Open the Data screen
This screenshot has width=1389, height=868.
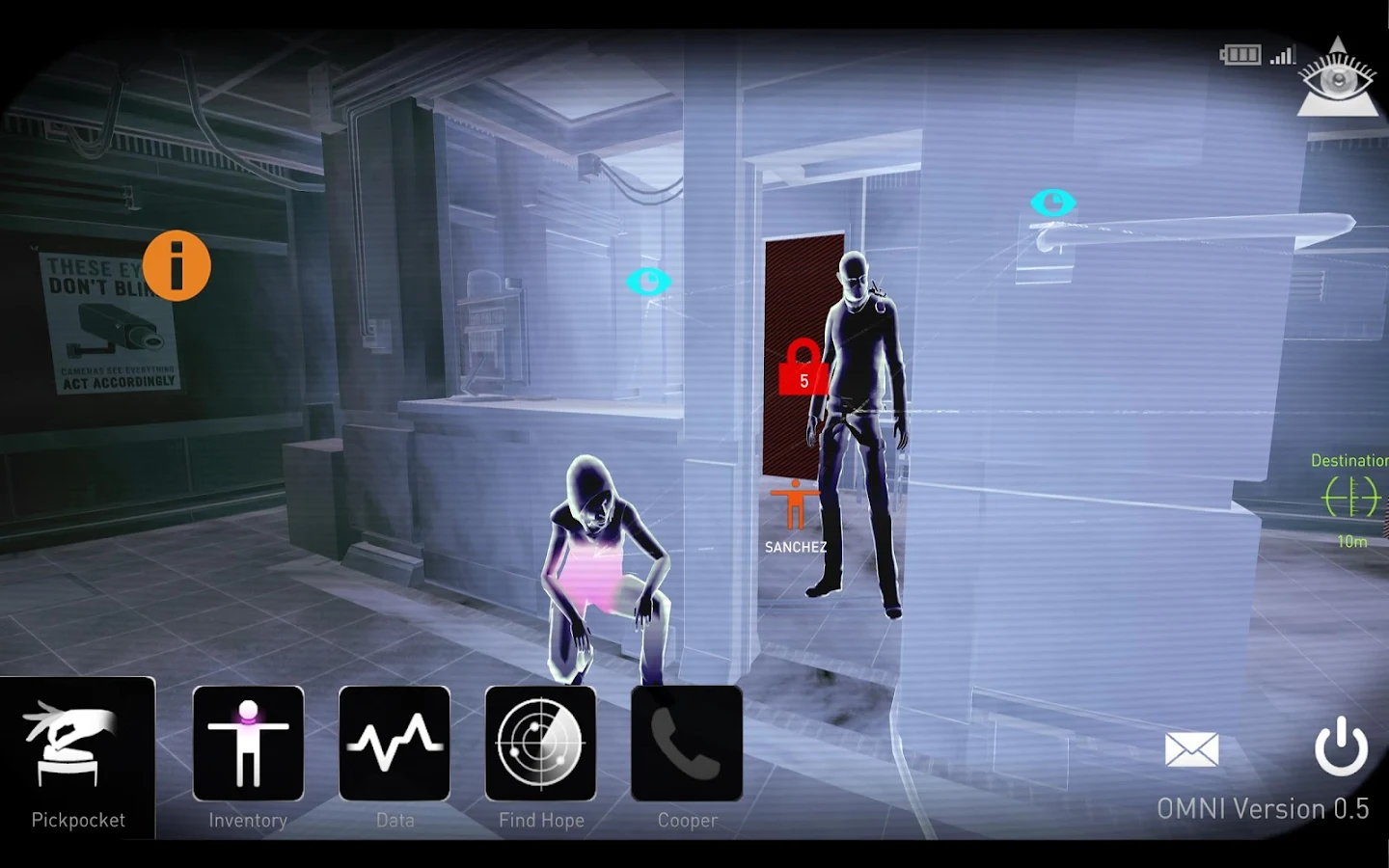coord(395,743)
